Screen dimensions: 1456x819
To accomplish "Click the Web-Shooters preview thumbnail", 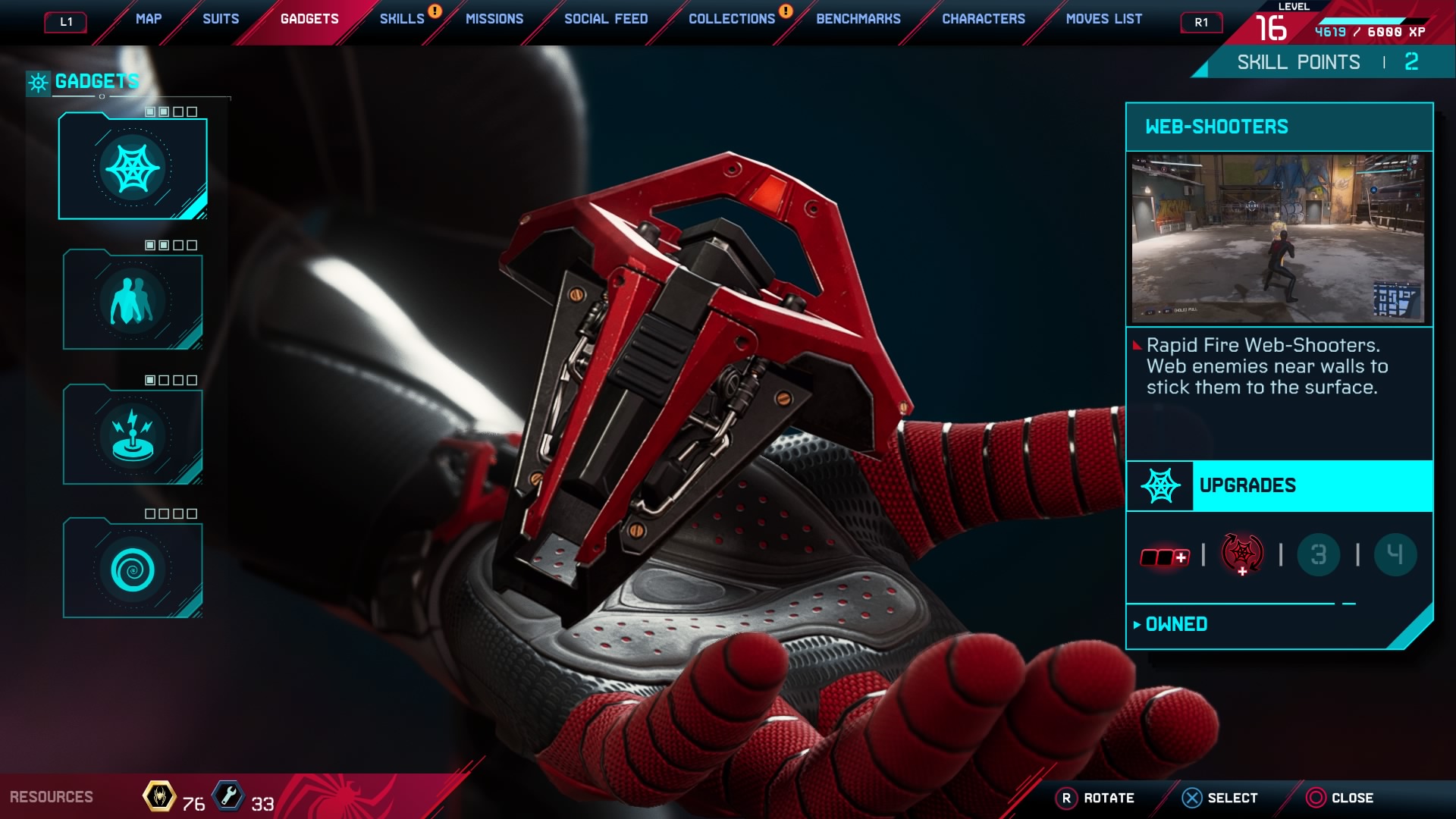I will [x=1279, y=239].
